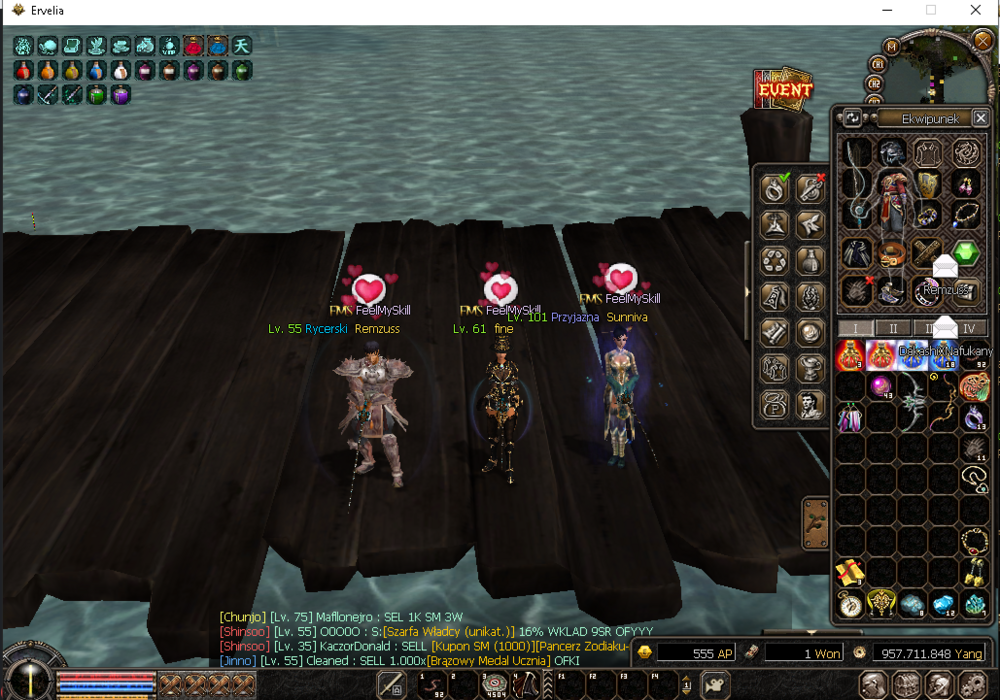The width and height of the screenshot is (1000, 700).
Task: Click the pink orb item stack of 43
Action: (881, 387)
